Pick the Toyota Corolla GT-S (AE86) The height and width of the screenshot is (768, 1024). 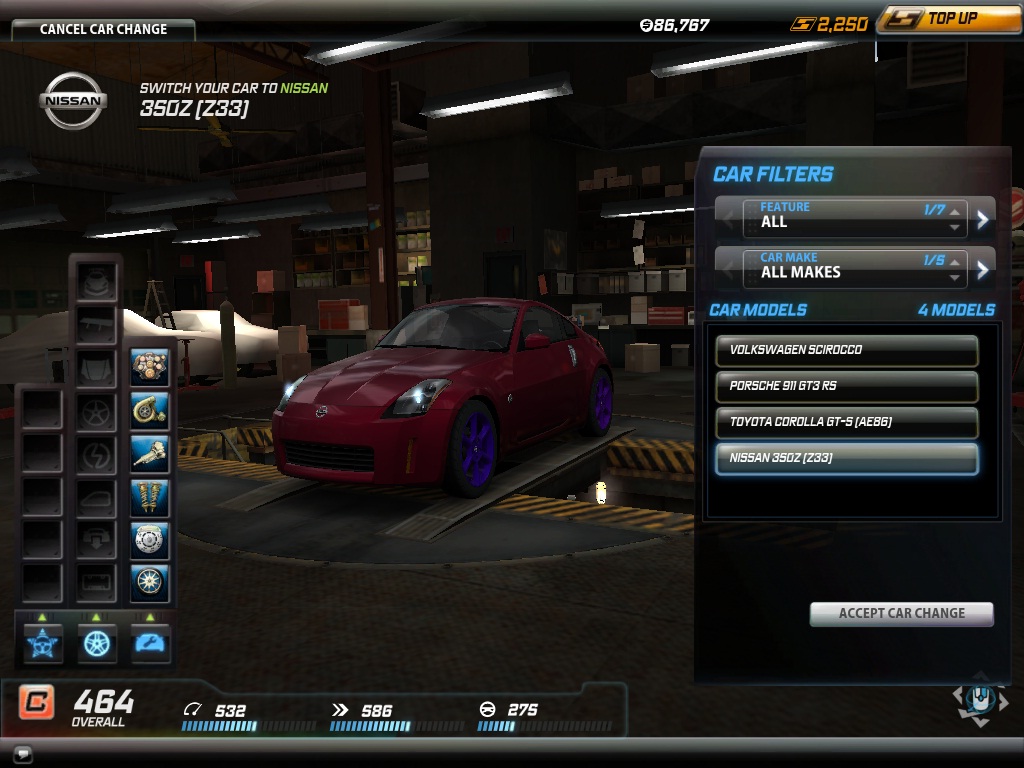[846, 422]
